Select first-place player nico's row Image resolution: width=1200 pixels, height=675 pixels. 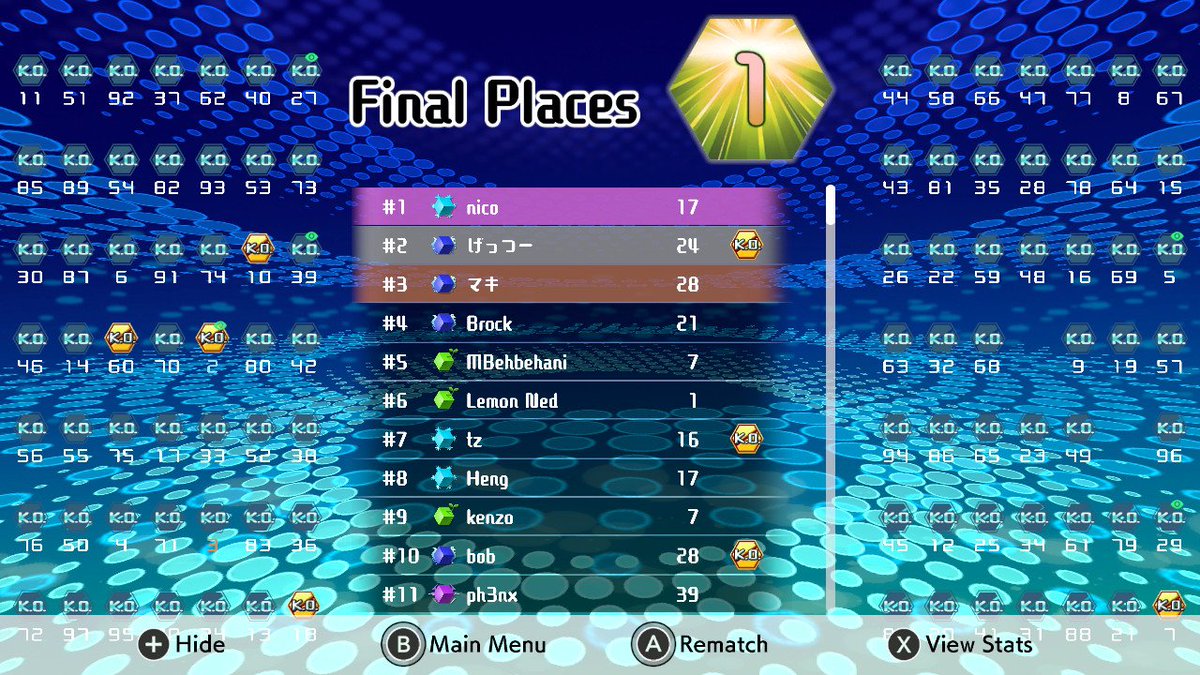tap(568, 208)
